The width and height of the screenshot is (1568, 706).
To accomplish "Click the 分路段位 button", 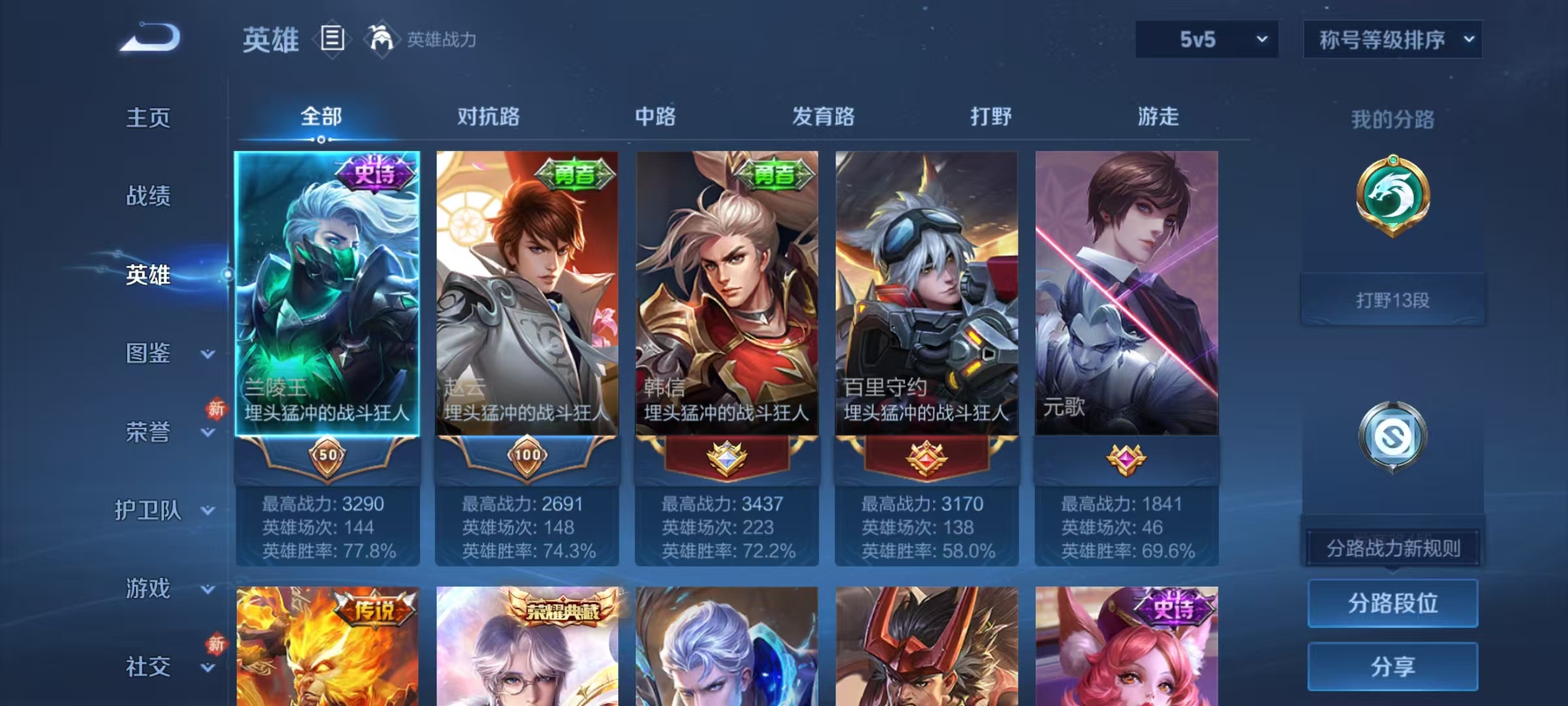I will (1392, 603).
